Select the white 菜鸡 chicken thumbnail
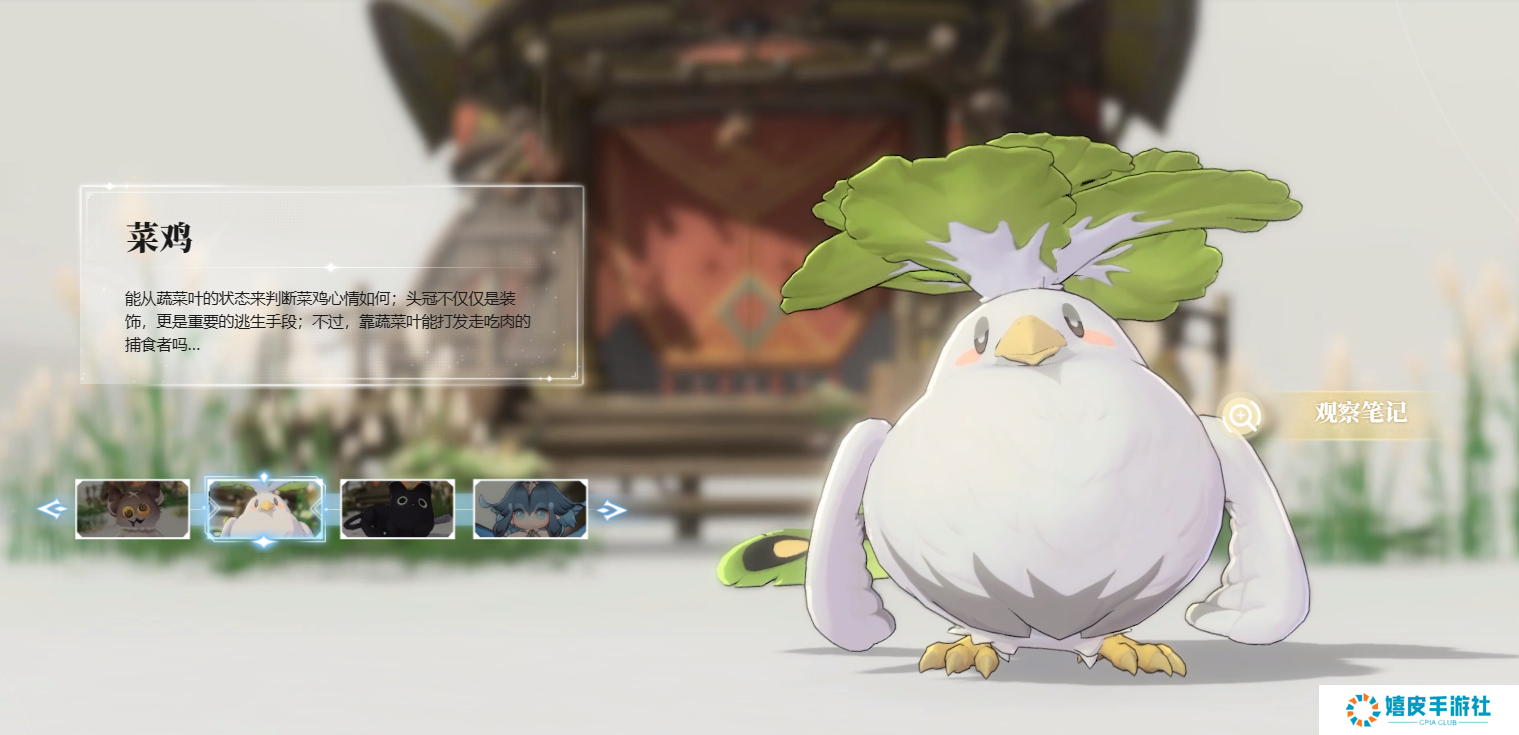 coord(265,509)
